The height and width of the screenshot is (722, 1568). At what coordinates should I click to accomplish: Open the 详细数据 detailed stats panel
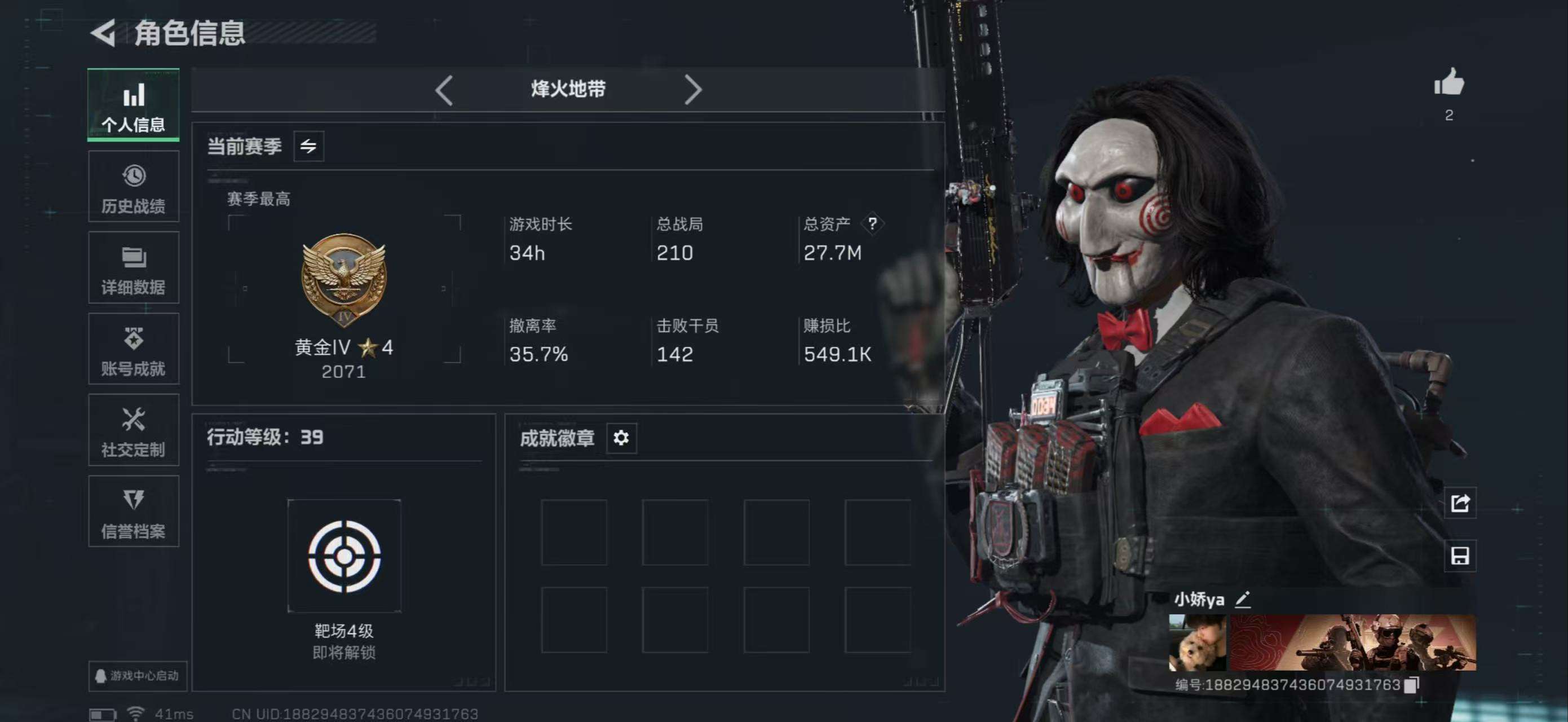(133, 268)
